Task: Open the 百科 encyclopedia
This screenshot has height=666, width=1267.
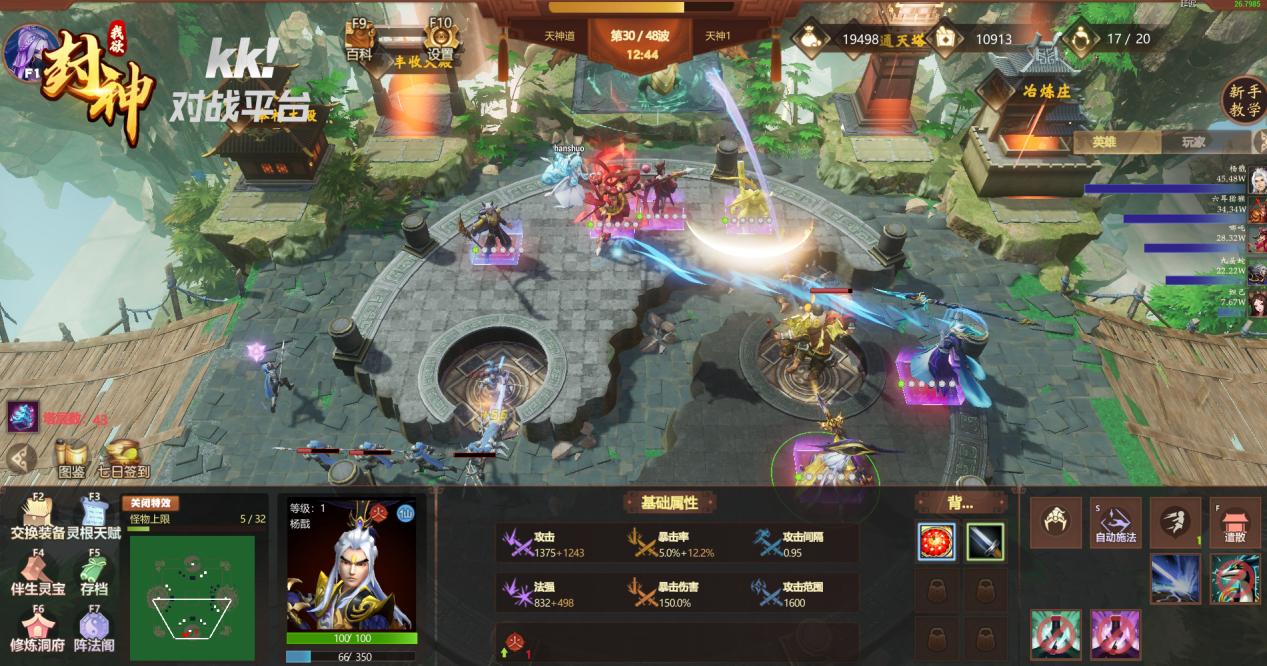Action: coord(359,41)
